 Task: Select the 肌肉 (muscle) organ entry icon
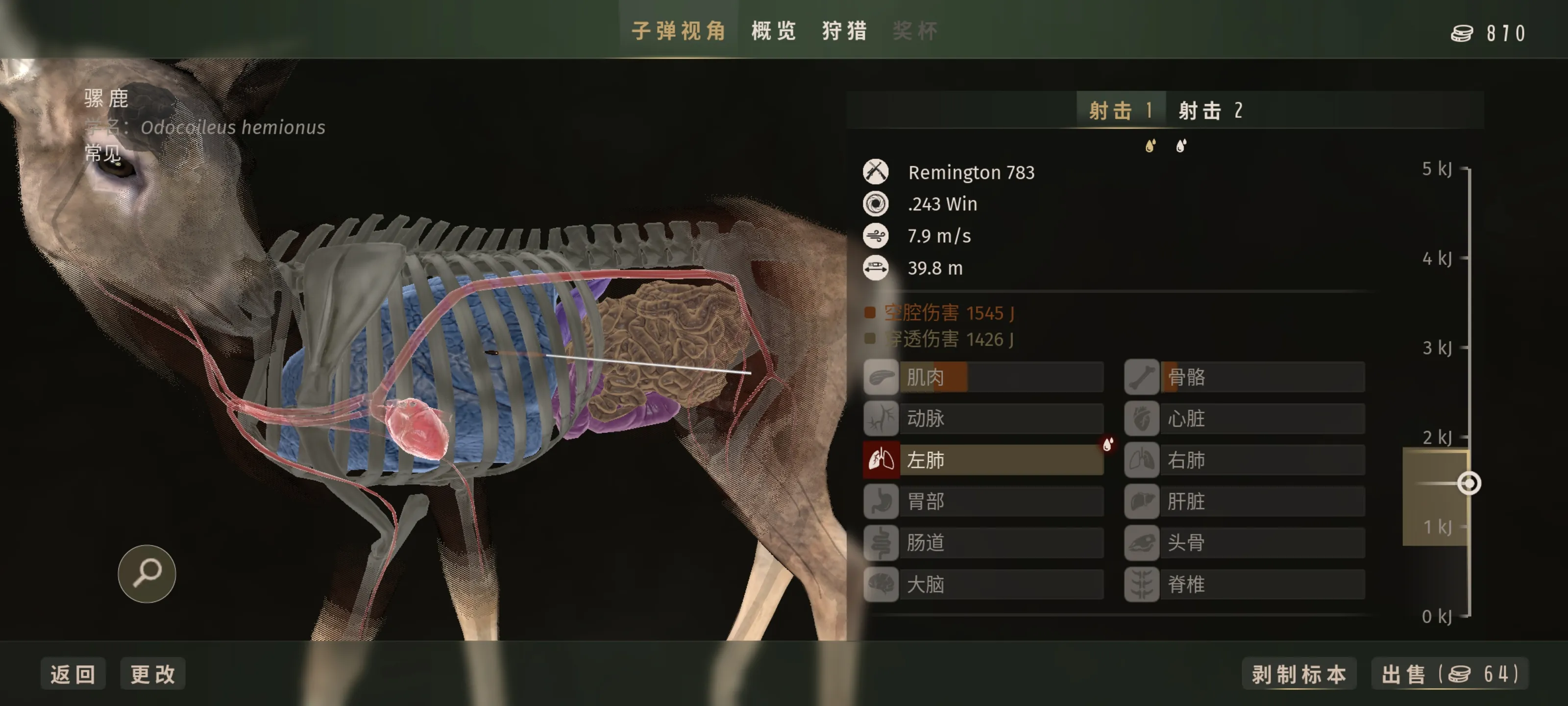point(881,378)
